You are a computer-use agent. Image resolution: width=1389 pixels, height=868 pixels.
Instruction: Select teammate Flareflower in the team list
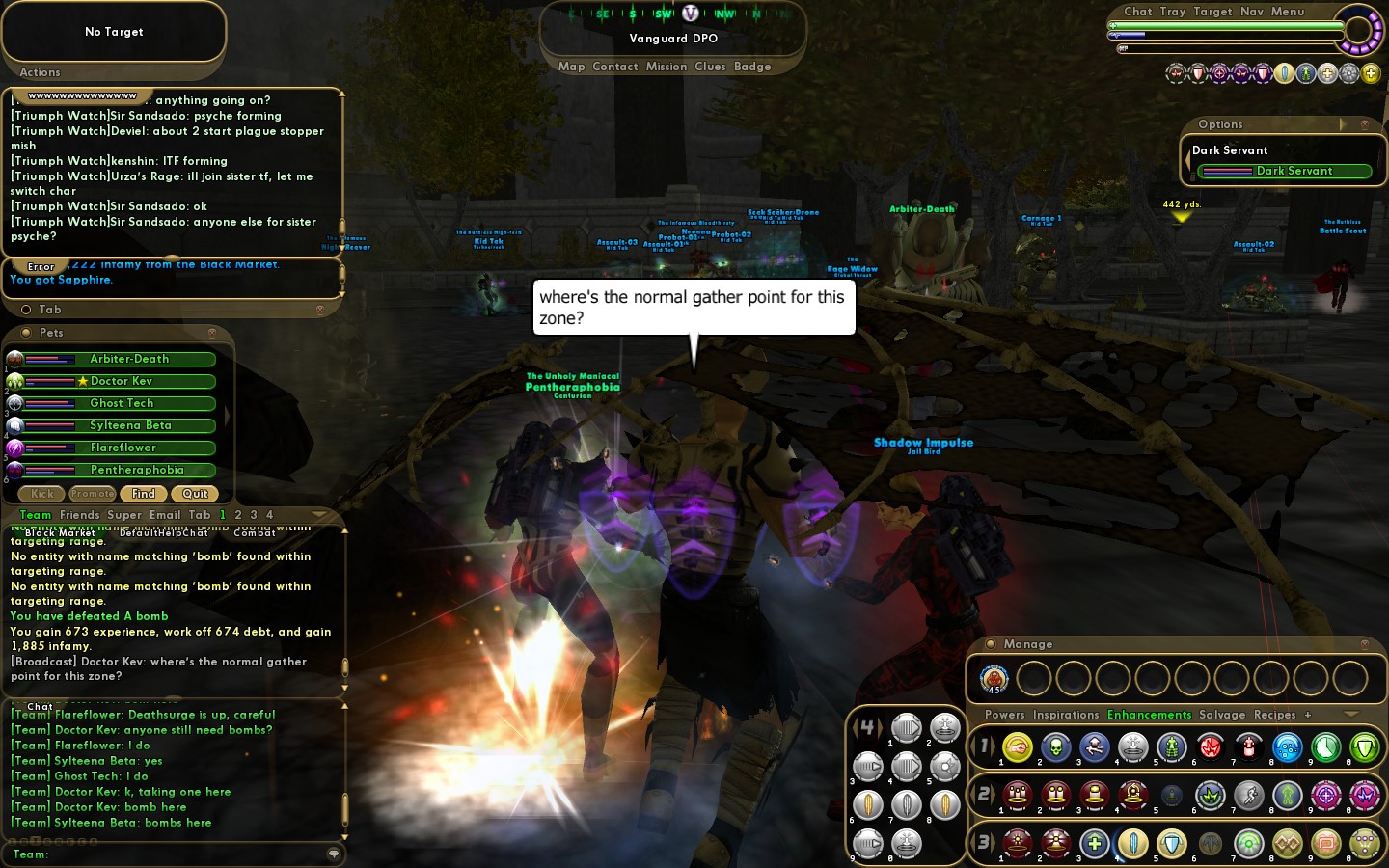[123, 448]
